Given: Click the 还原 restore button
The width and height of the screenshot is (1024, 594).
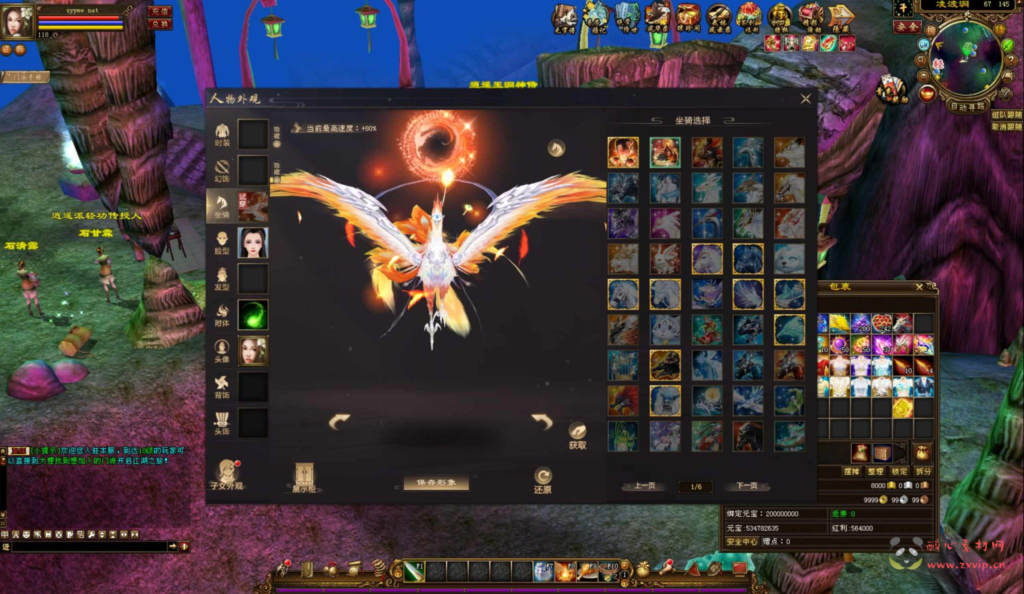Looking at the screenshot, I should tap(543, 479).
